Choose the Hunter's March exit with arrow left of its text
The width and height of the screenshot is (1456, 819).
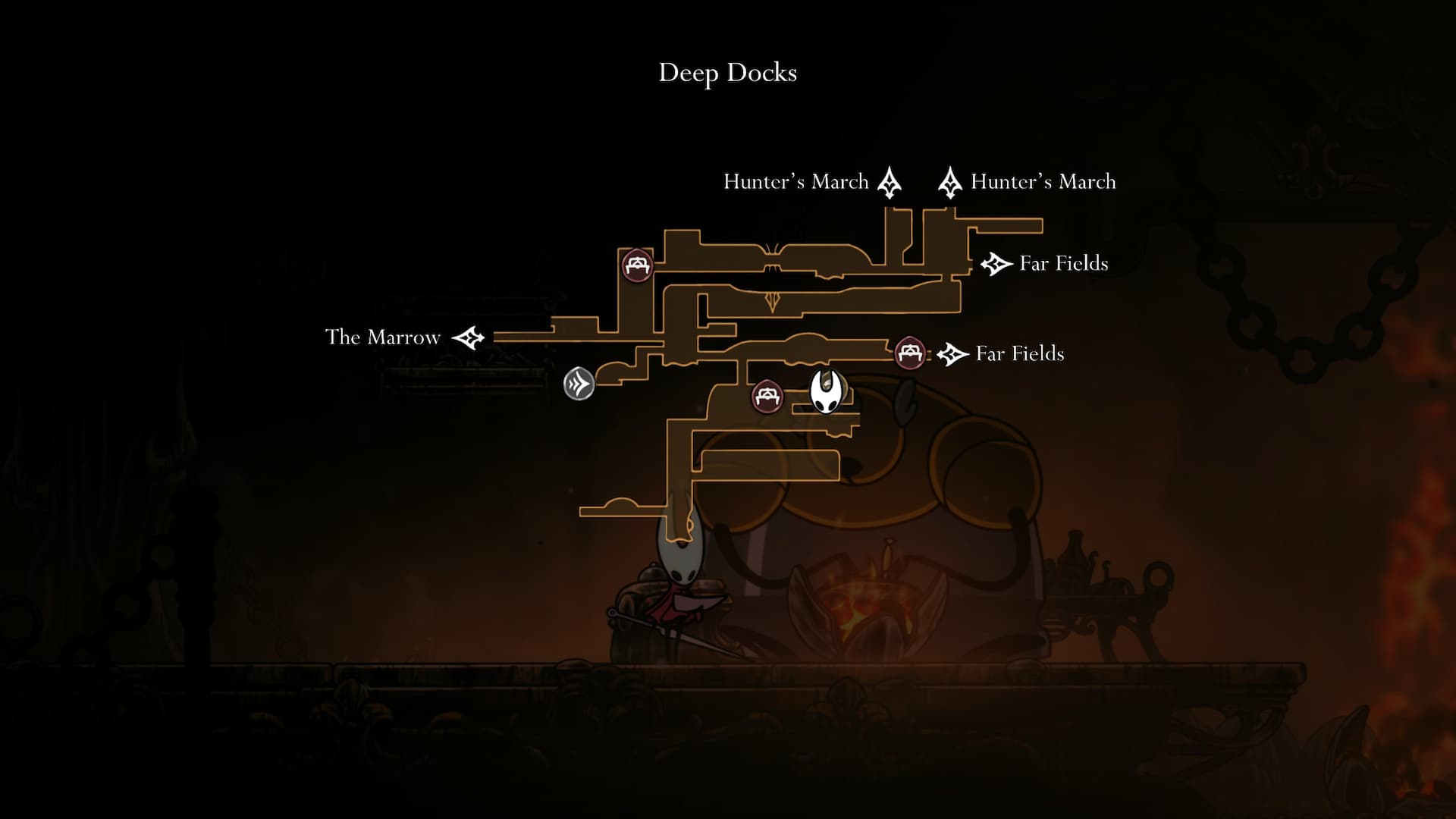(x=949, y=183)
